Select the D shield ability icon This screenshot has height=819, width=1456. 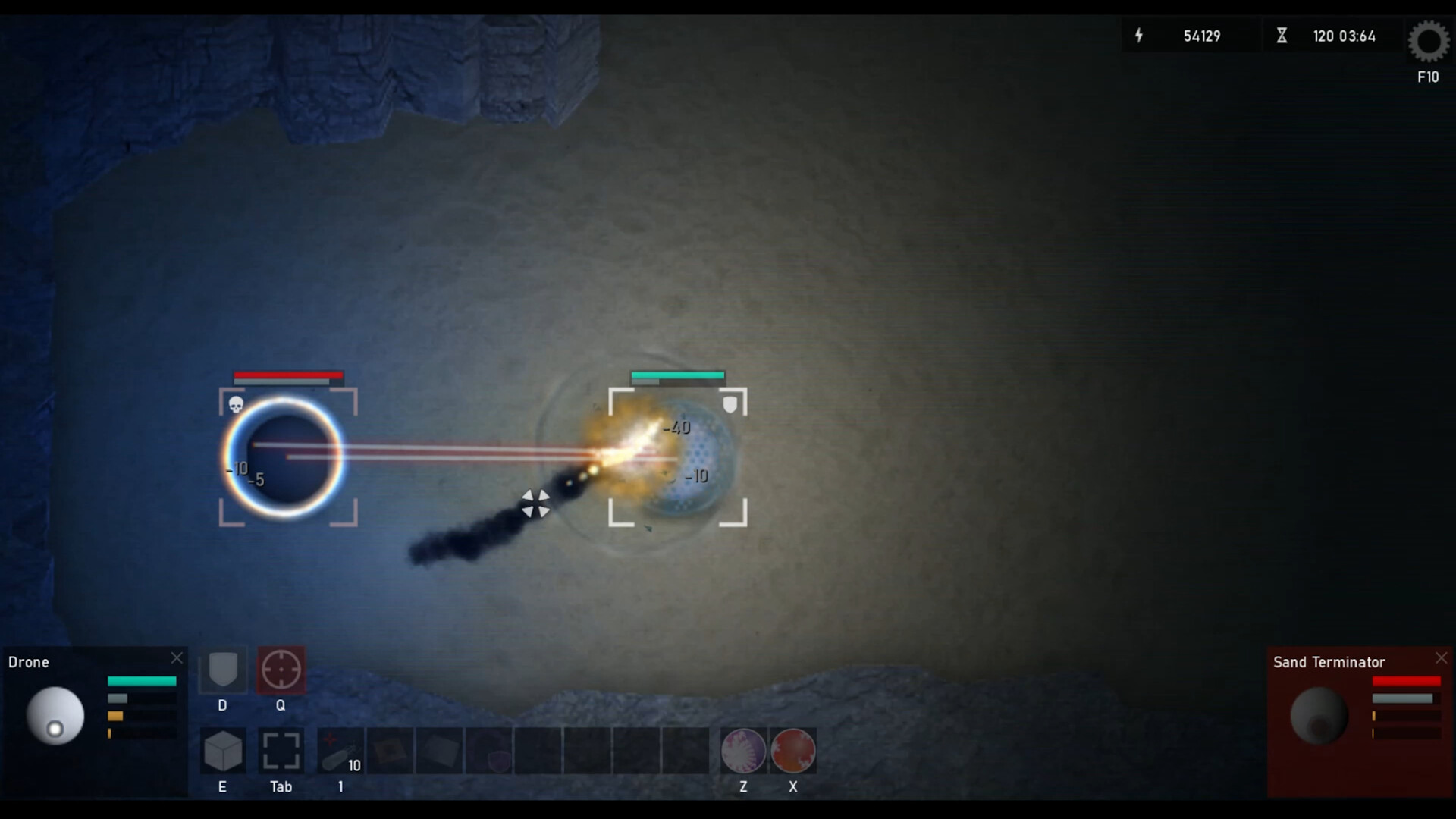tap(222, 670)
